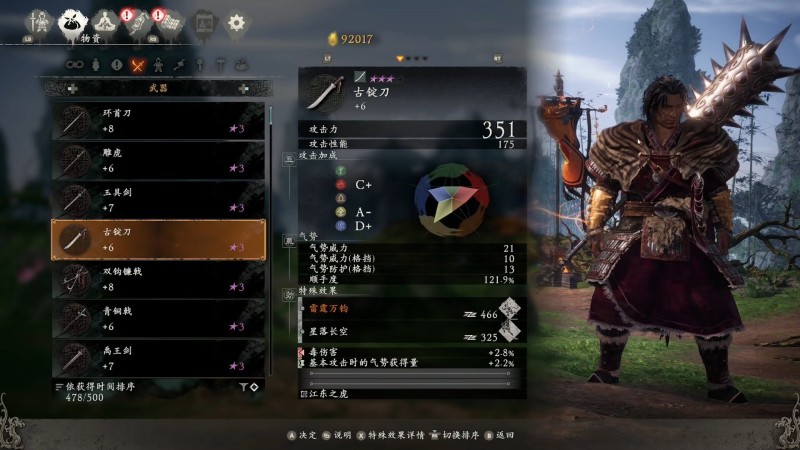The image size is (800, 450).
Task: Open the meditating figure tab
Action: point(104,21)
